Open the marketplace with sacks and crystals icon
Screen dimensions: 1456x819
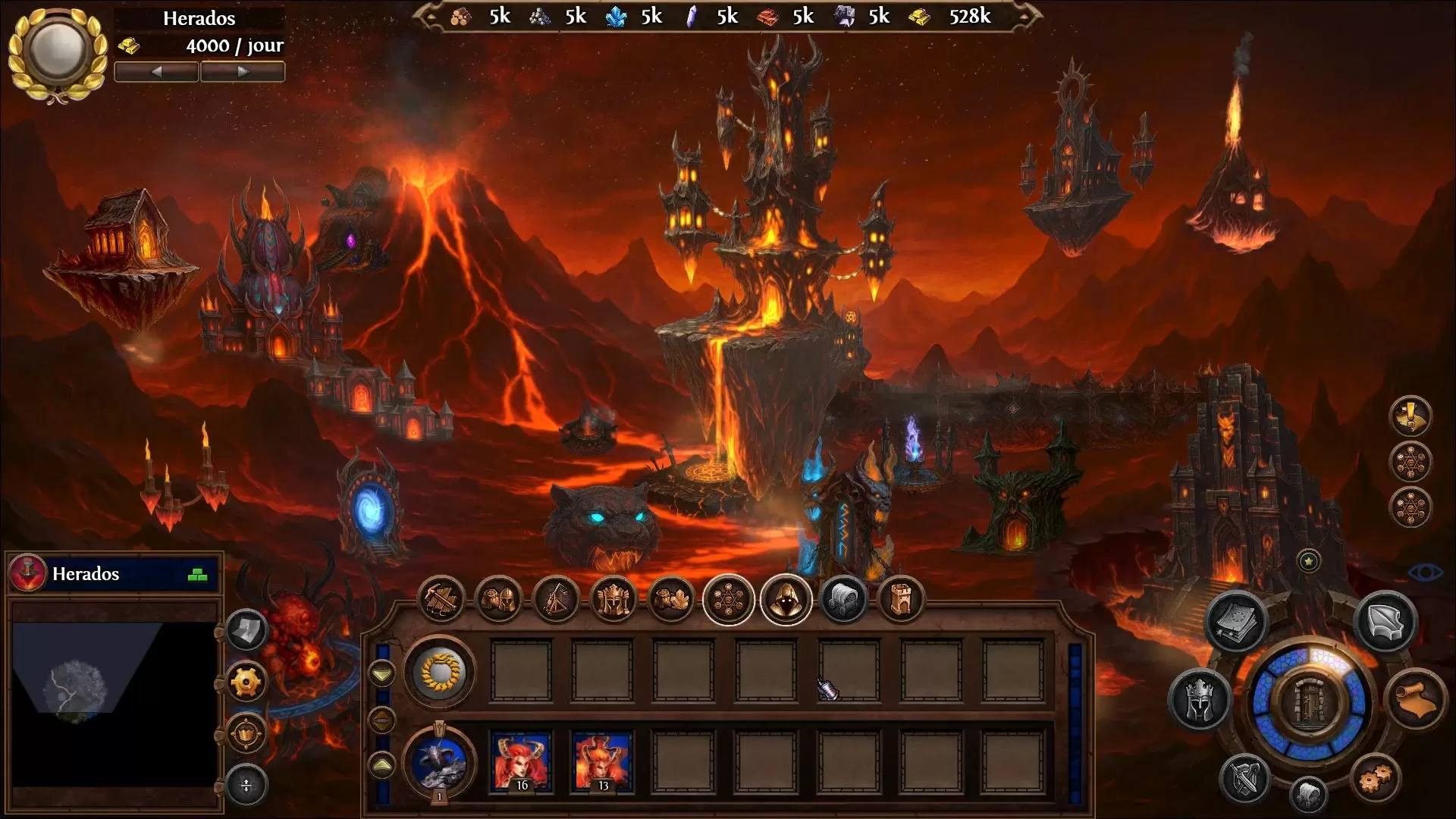[670, 600]
